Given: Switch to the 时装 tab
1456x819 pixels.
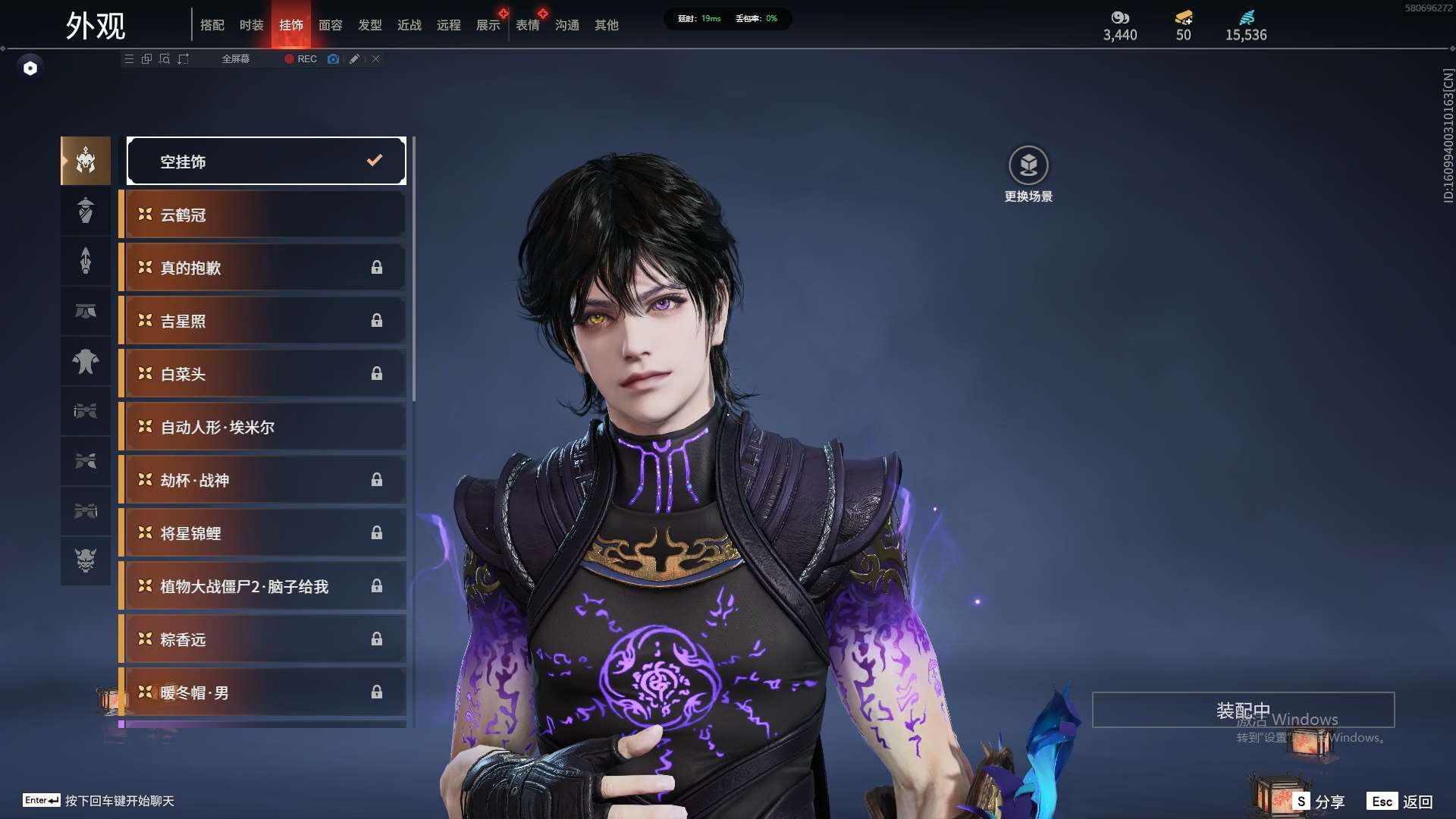Looking at the screenshot, I should click(251, 25).
